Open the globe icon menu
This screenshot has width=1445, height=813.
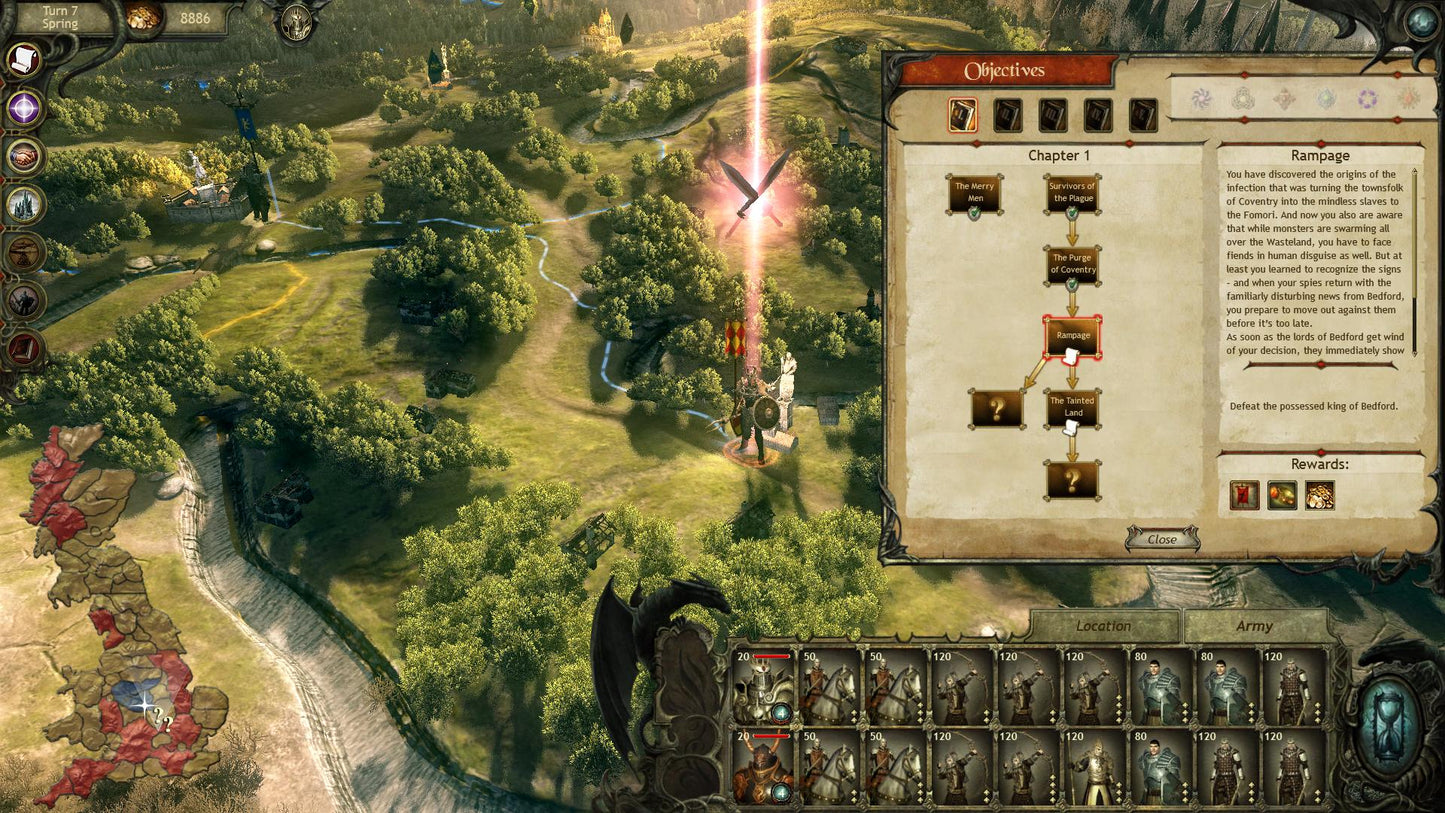click(1421, 23)
